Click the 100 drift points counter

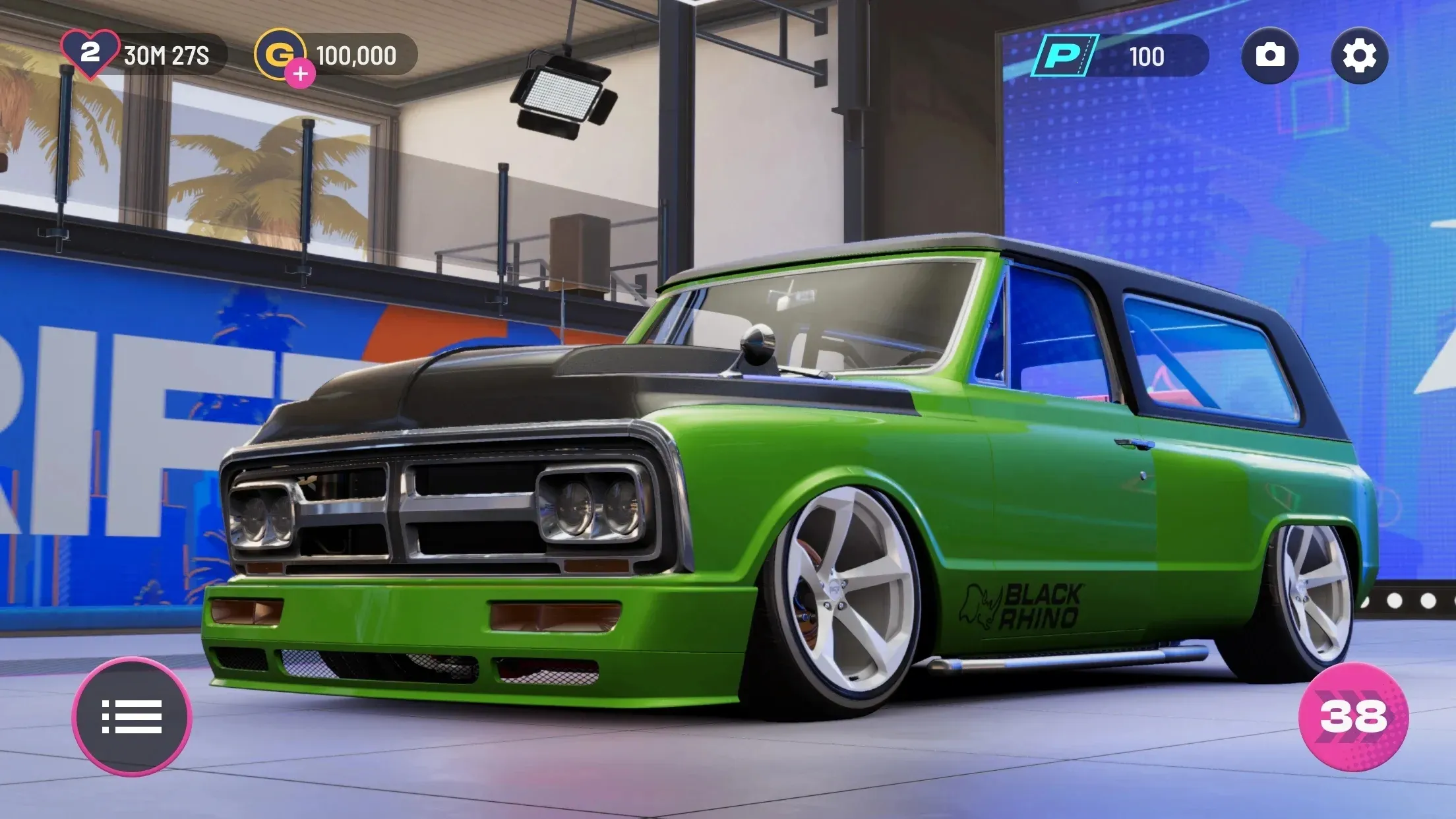click(1147, 56)
